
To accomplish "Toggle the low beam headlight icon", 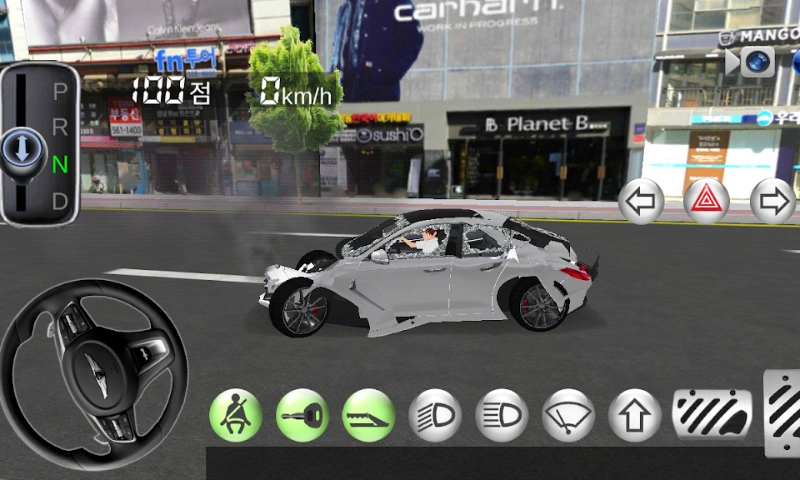I will point(435,415).
